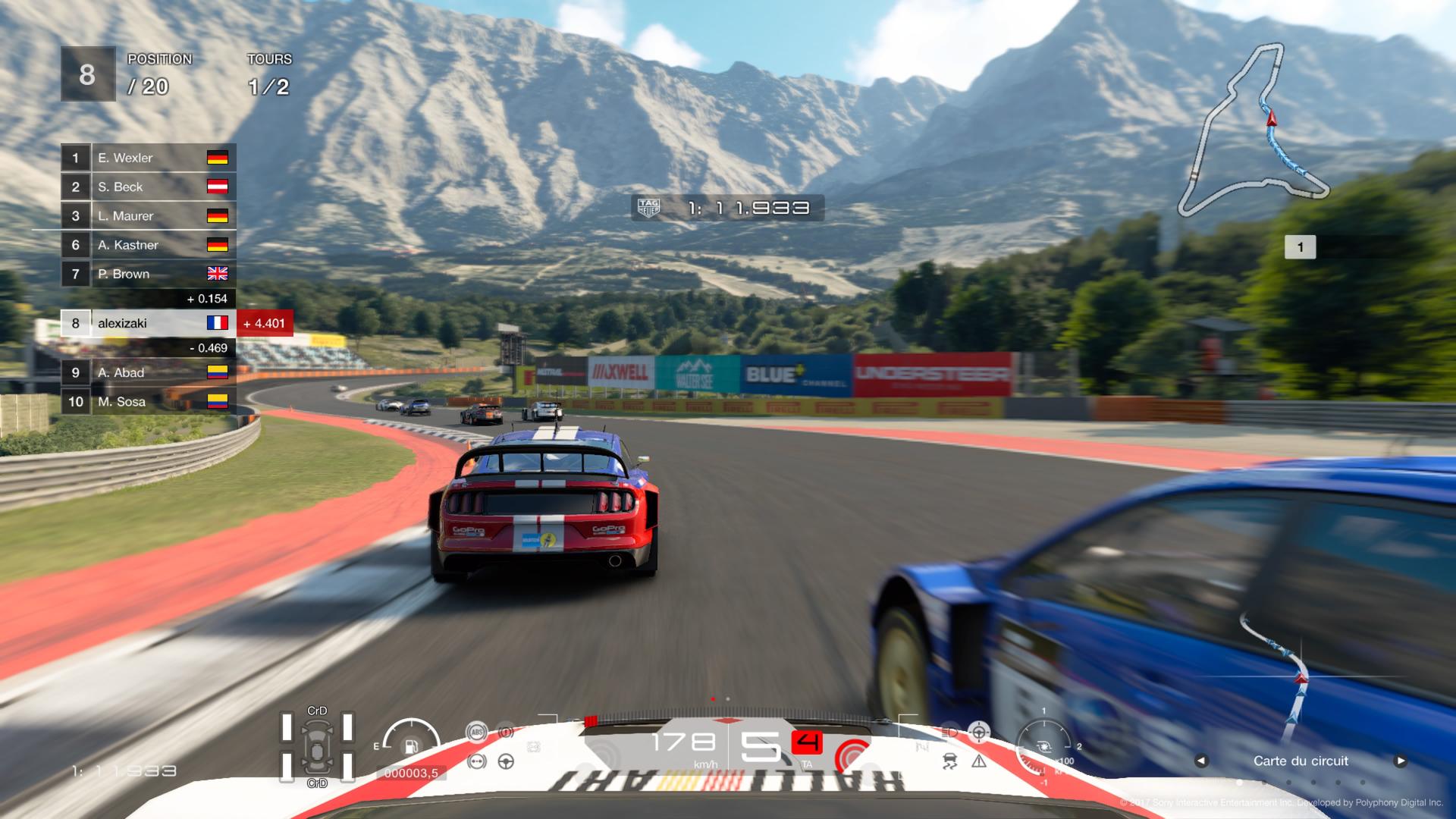This screenshot has width=1456, height=819.
Task: Select the tire wear car diagram
Action: click(317, 747)
